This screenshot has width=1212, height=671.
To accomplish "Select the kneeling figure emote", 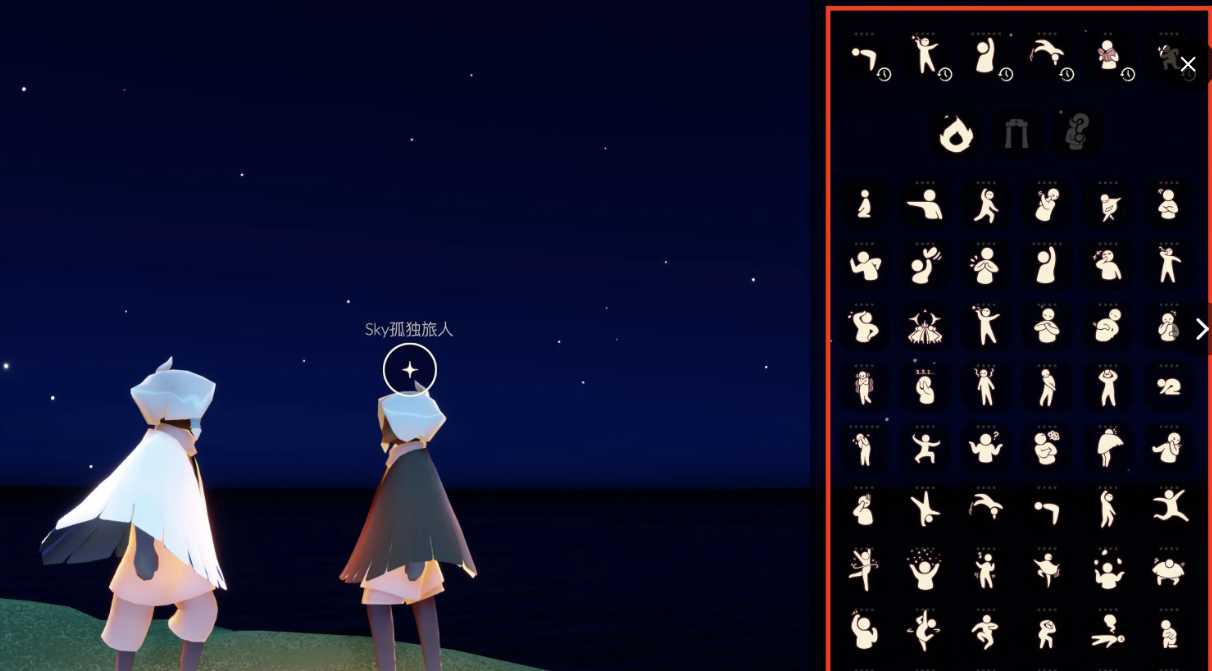I will 864,205.
